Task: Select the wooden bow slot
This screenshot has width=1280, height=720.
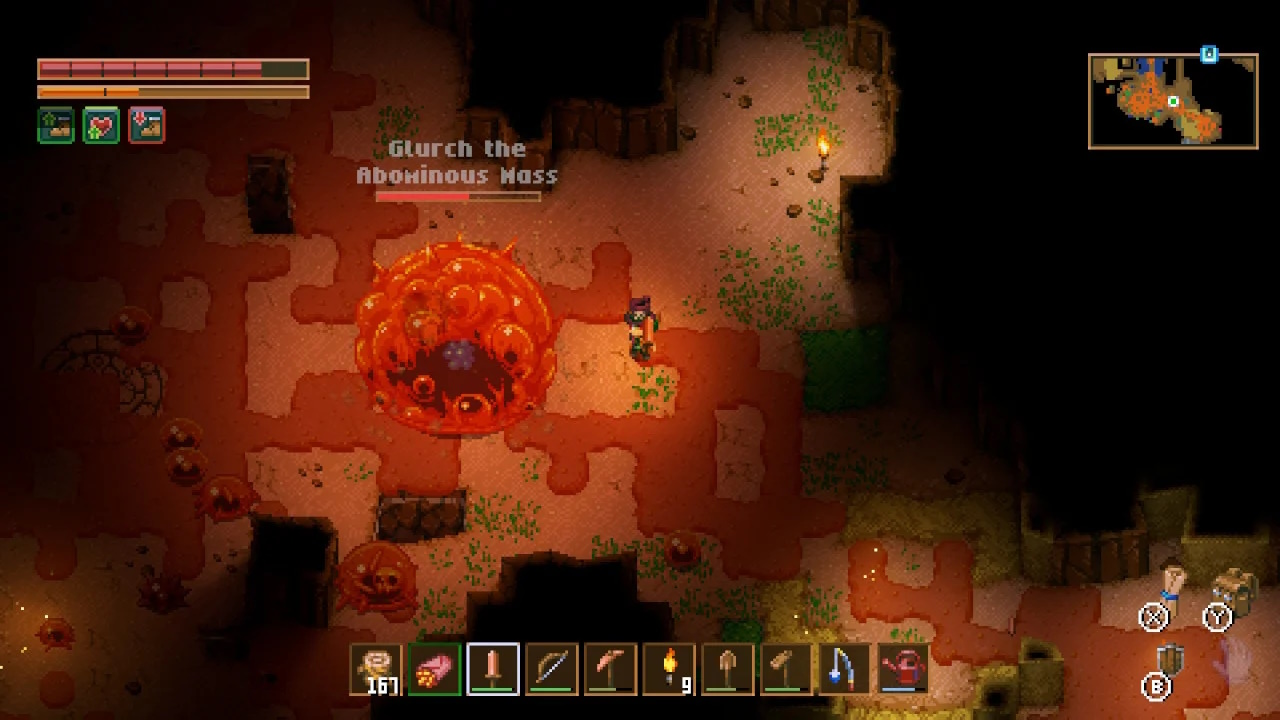Action: (552, 669)
